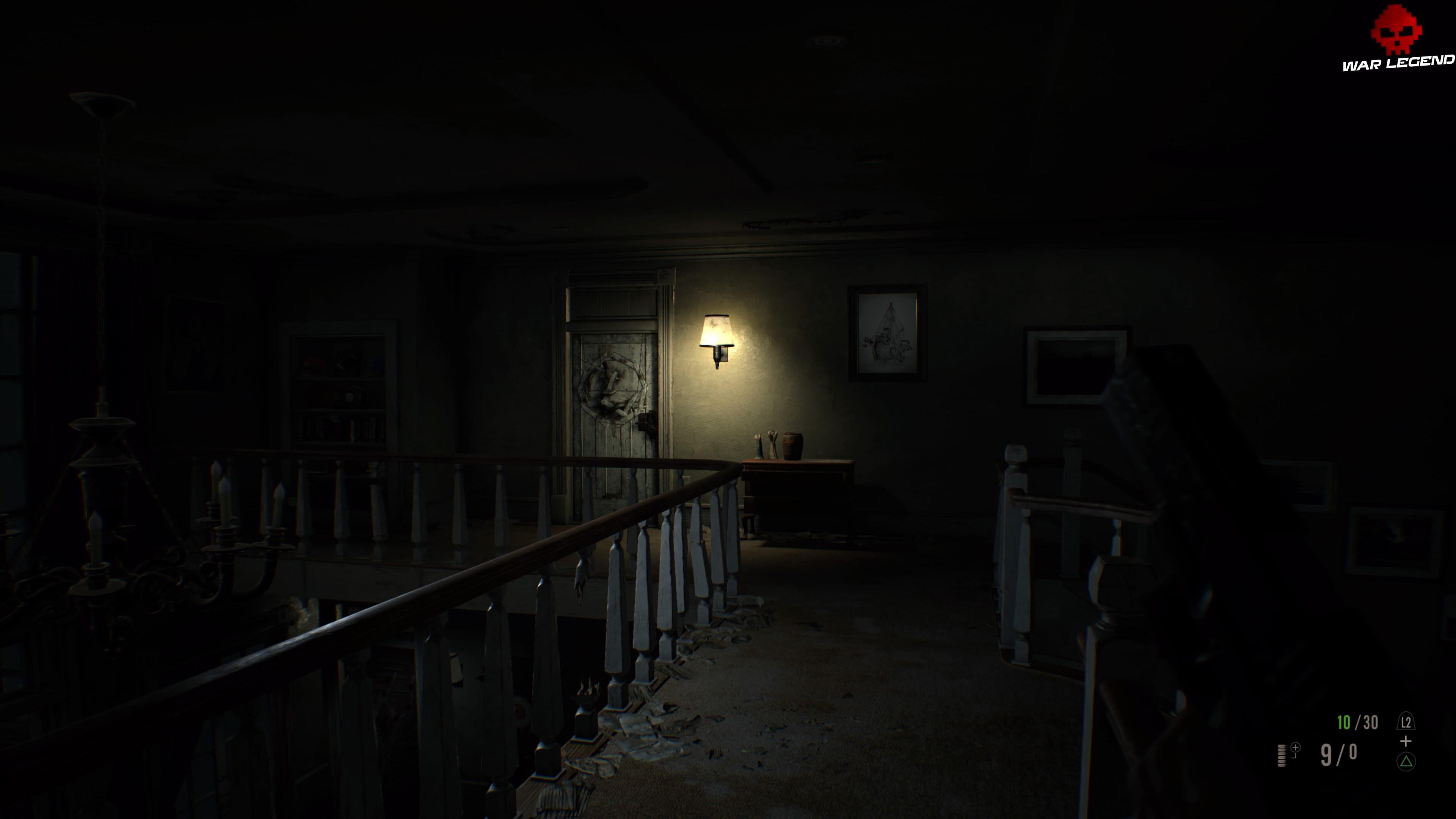Click the max health value 30

point(1371,722)
